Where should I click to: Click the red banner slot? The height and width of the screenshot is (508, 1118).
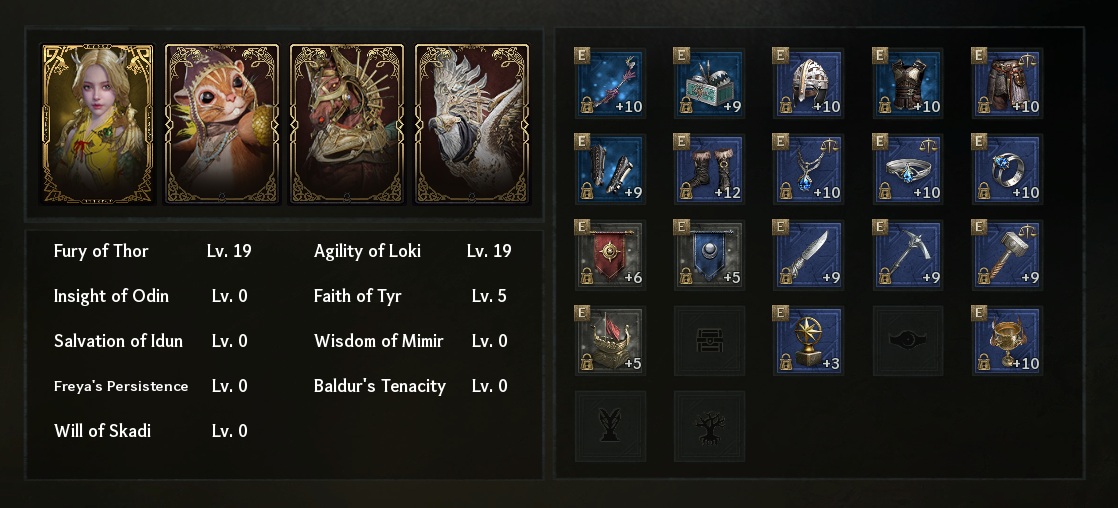pyautogui.click(x=610, y=255)
